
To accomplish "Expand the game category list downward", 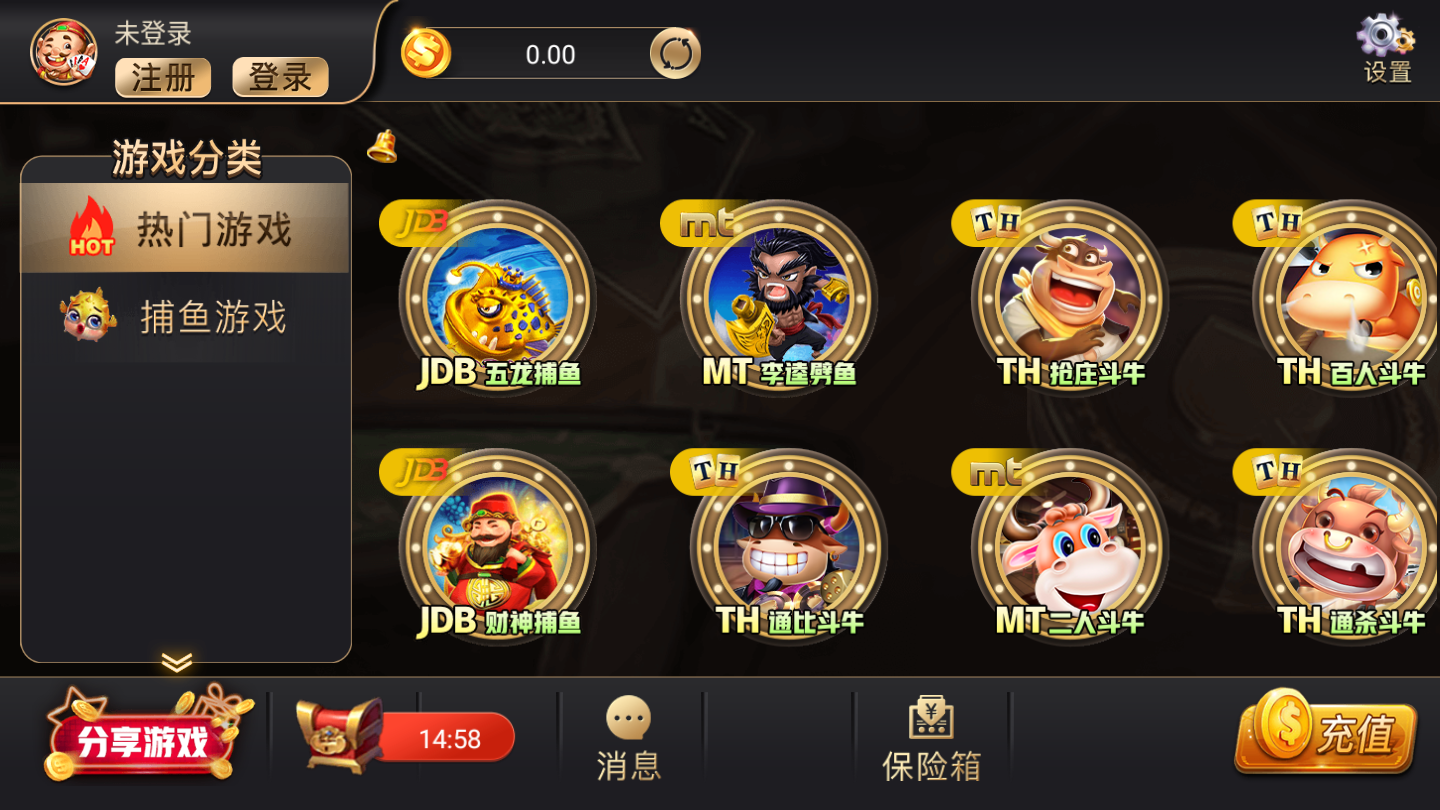I will tap(180, 662).
